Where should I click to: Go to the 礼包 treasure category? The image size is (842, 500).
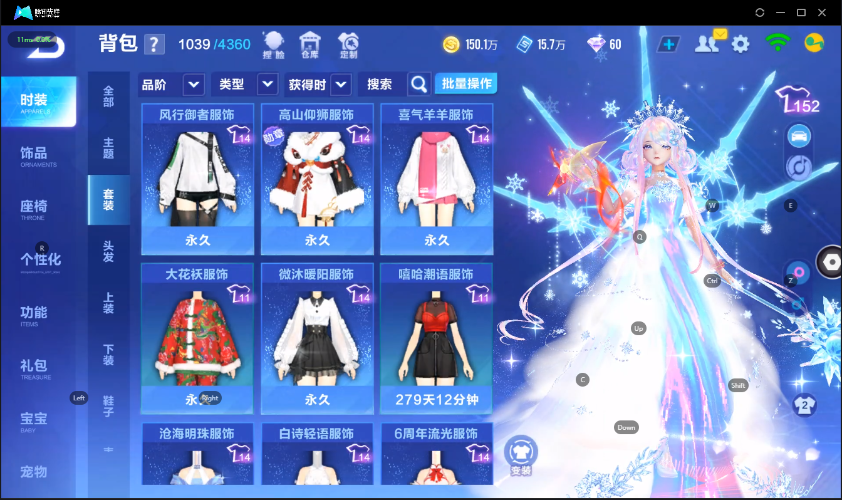click(x=34, y=366)
